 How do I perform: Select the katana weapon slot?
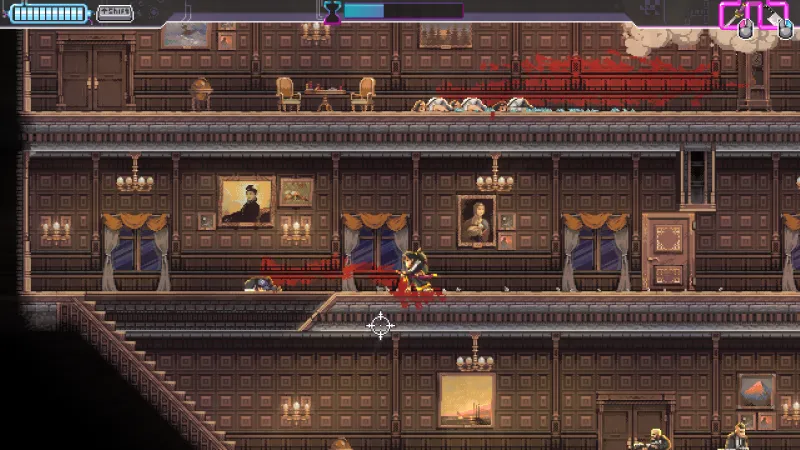[735, 16]
